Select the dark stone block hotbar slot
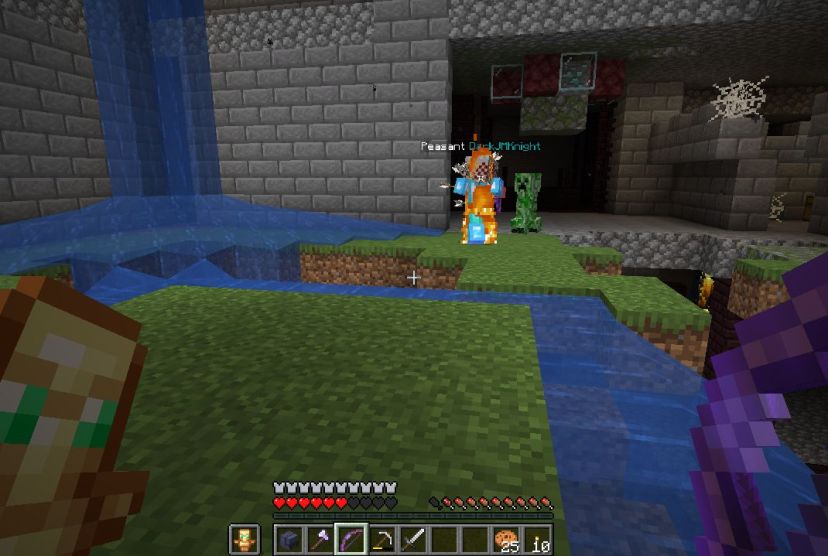 tap(288, 539)
